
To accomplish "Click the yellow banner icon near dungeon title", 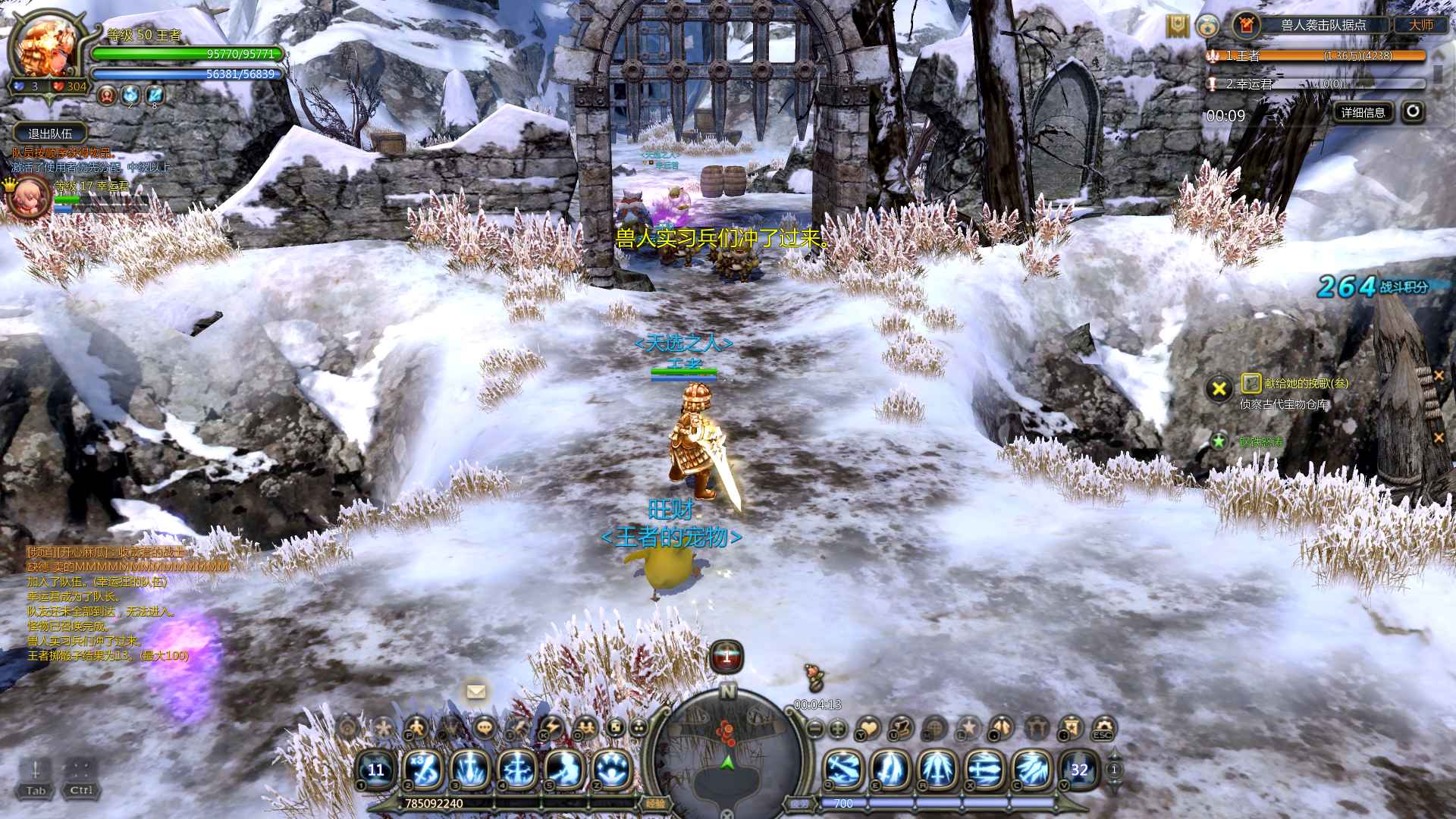I will pyautogui.click(x=1177, y=26).
